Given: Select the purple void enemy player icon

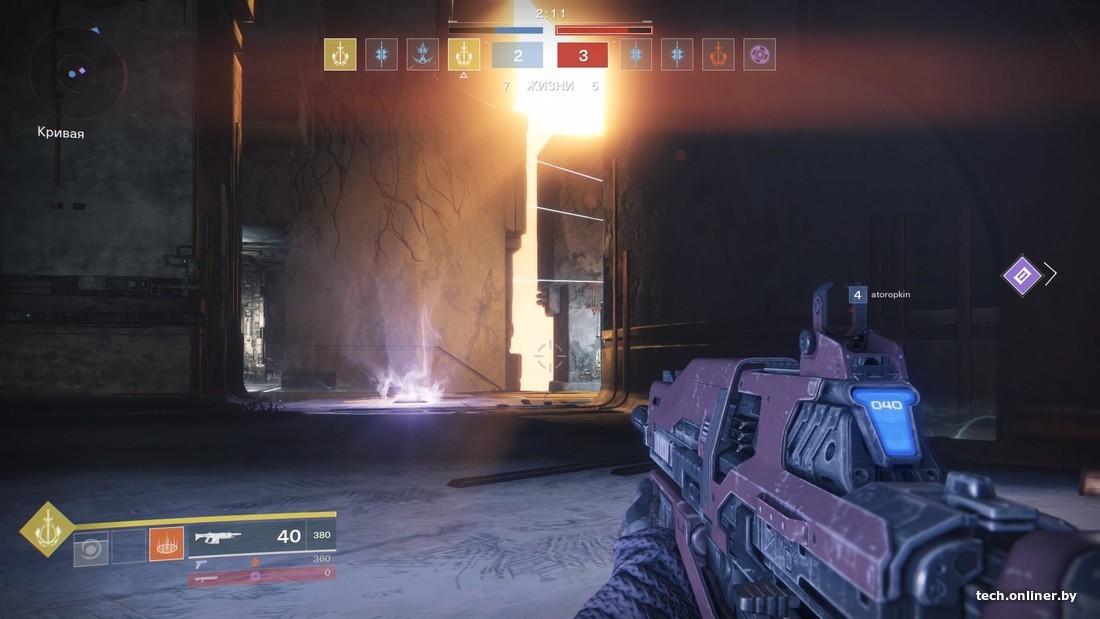Looking at the screenshot, I should coord(759,54).
